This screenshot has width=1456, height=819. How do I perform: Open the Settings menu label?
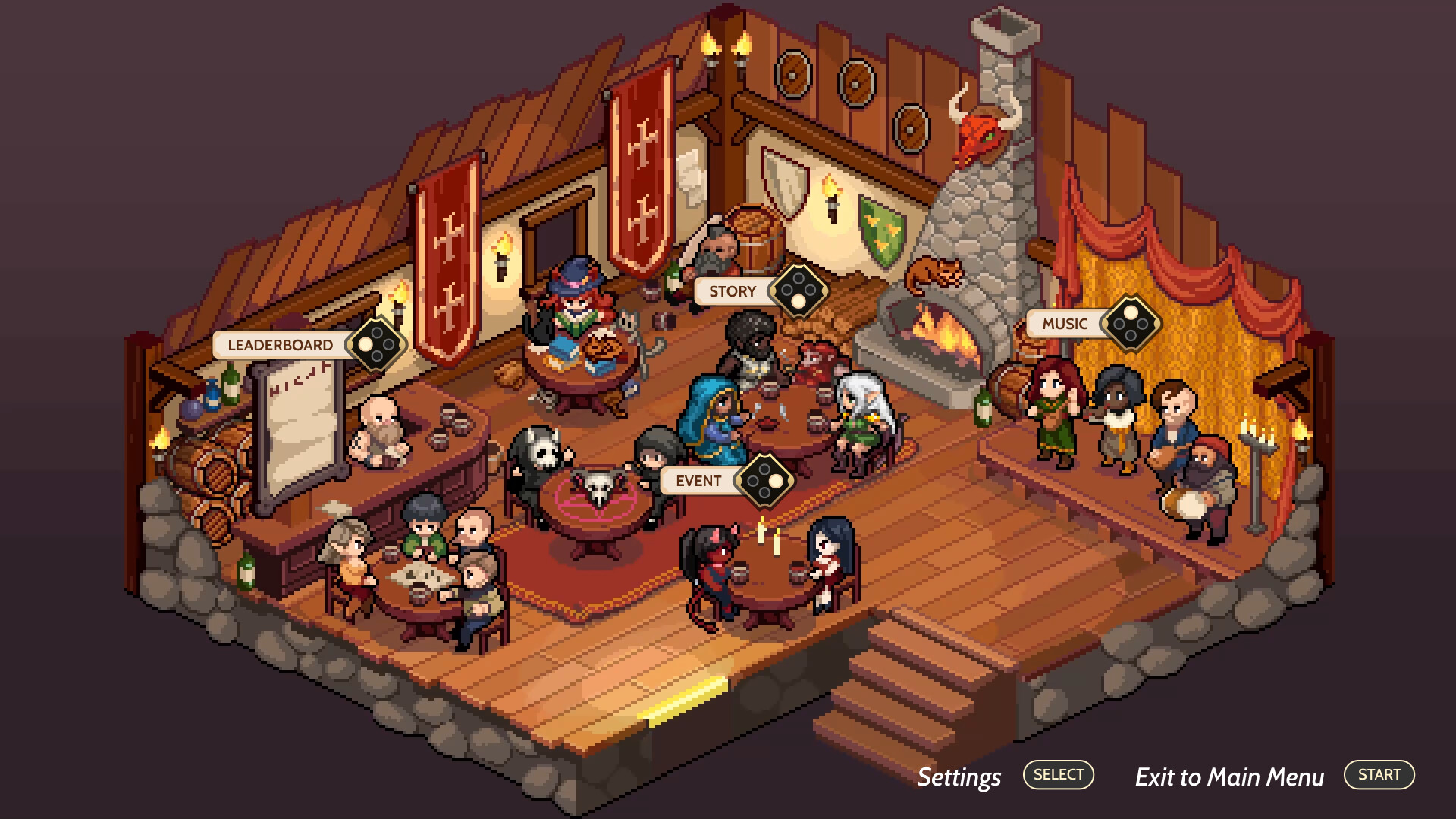coord(959,777)
